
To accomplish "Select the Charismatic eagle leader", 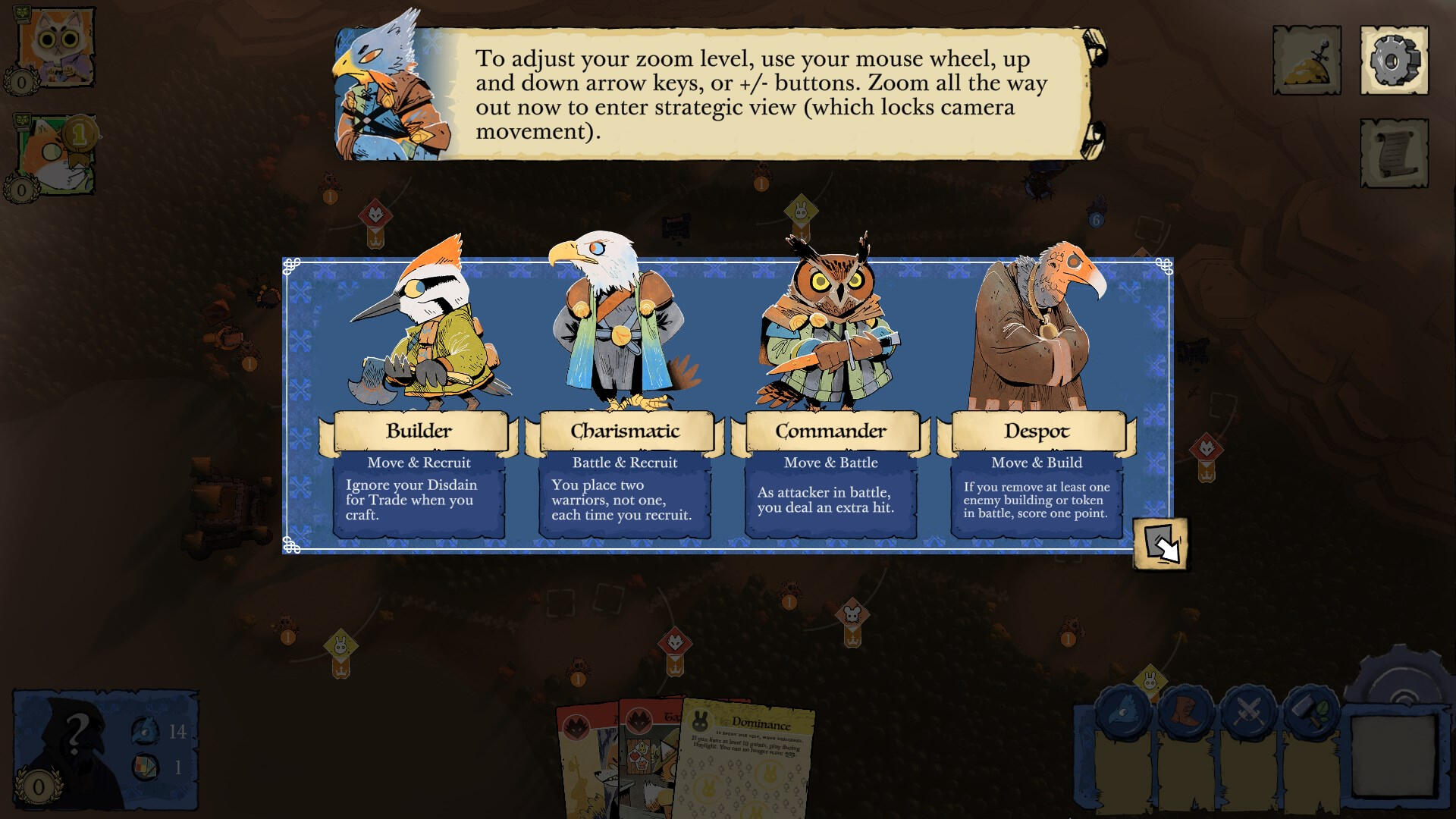I will 624,394.
